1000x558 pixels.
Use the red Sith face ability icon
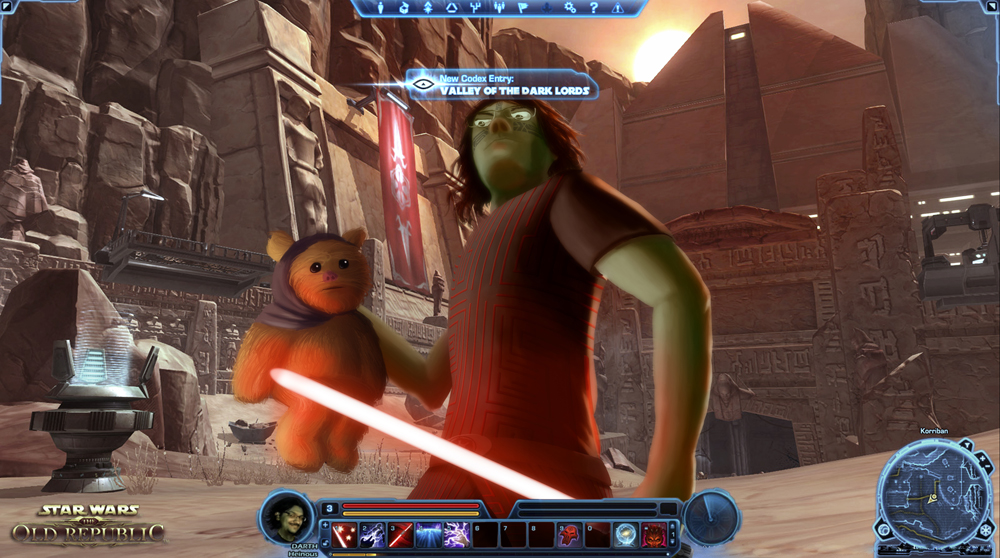click(654, 534)
